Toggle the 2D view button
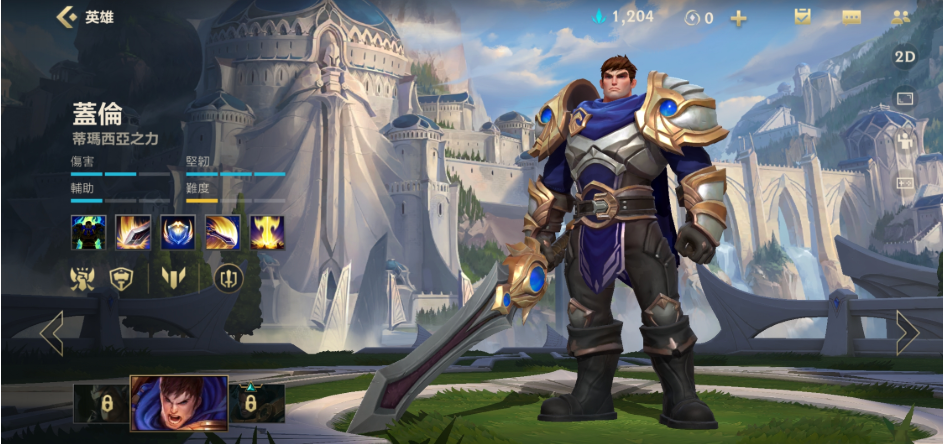 [904, 57]
